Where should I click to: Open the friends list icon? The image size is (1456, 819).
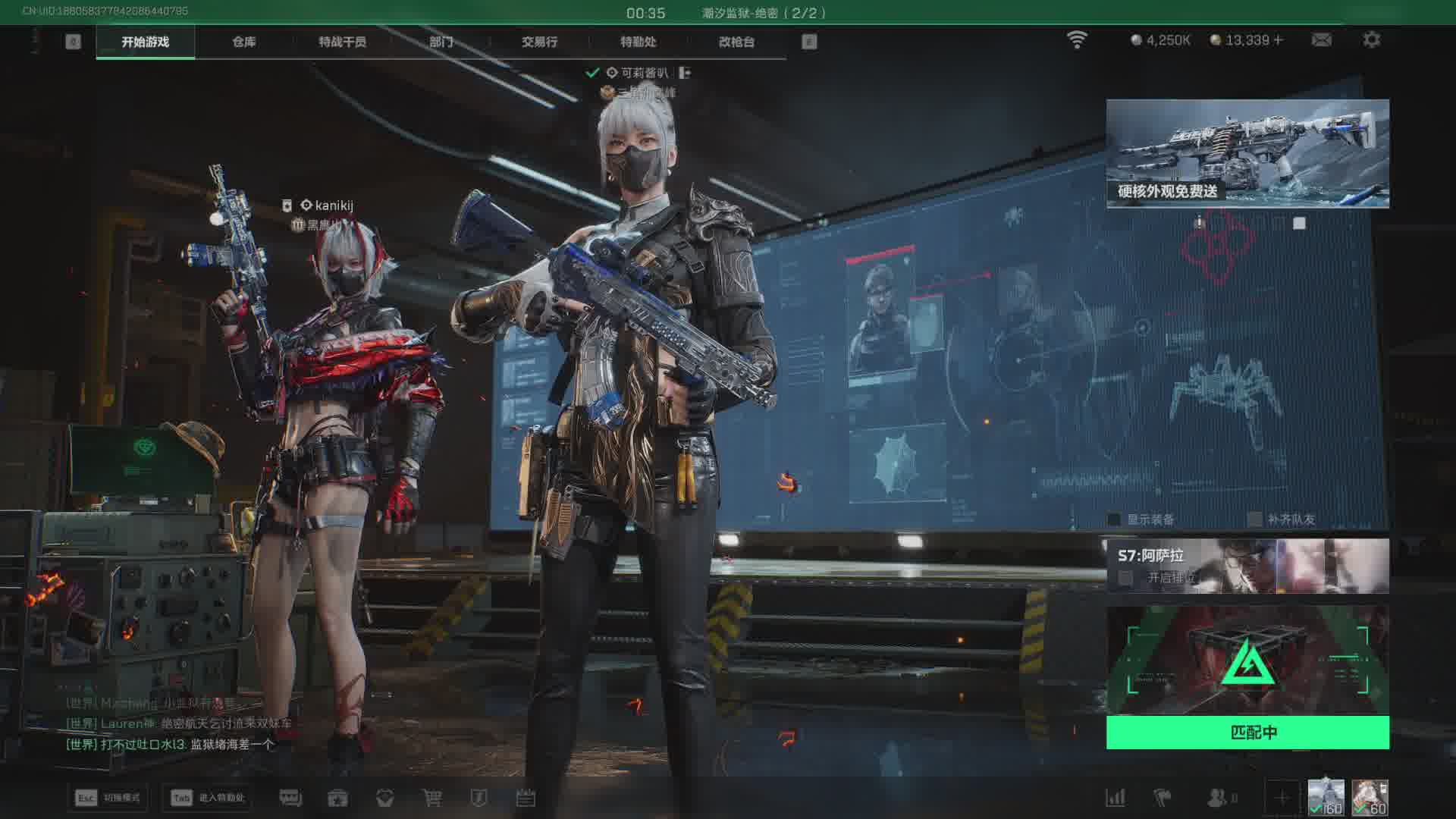[1217, 798]
